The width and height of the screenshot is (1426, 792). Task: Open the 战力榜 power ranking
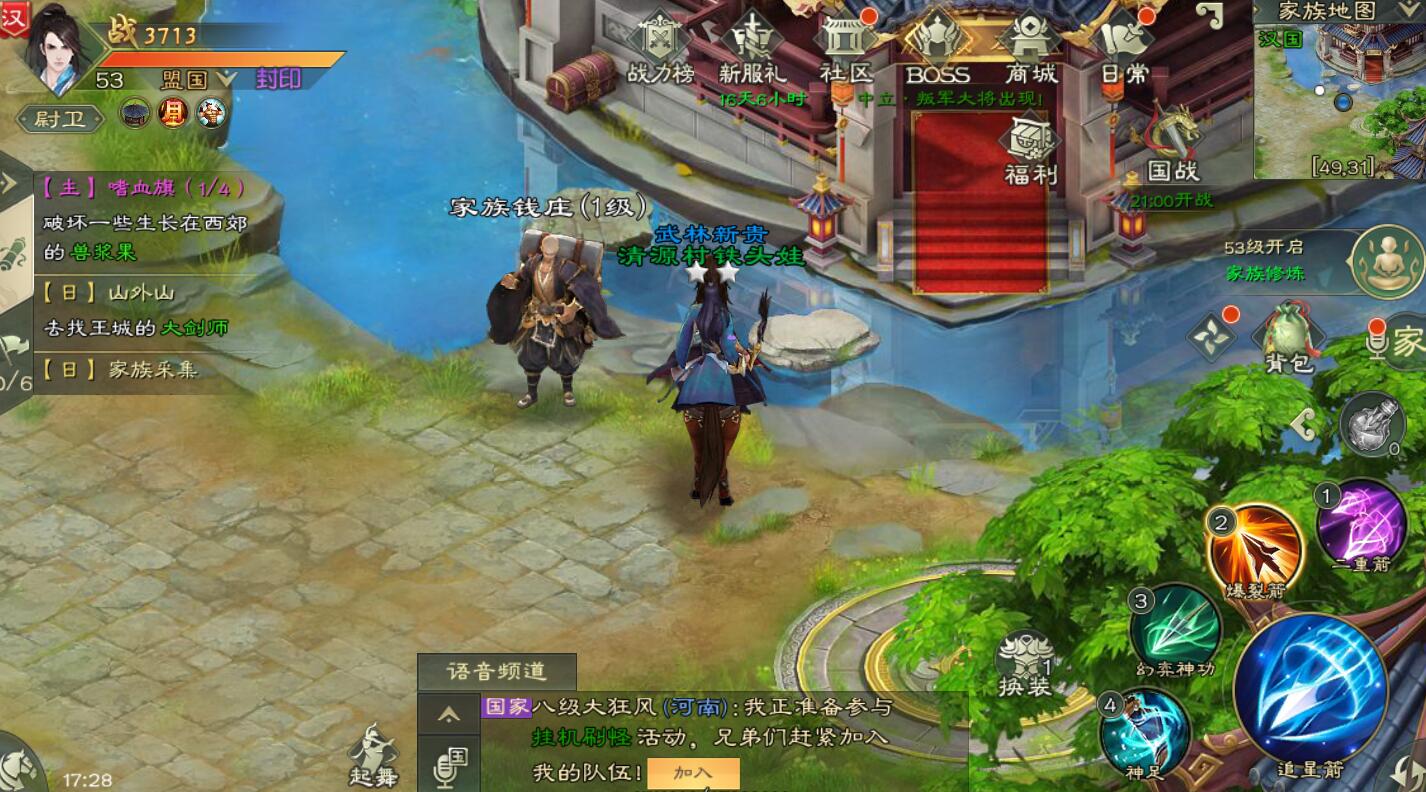pyautogui.click(x=660, y=48)
